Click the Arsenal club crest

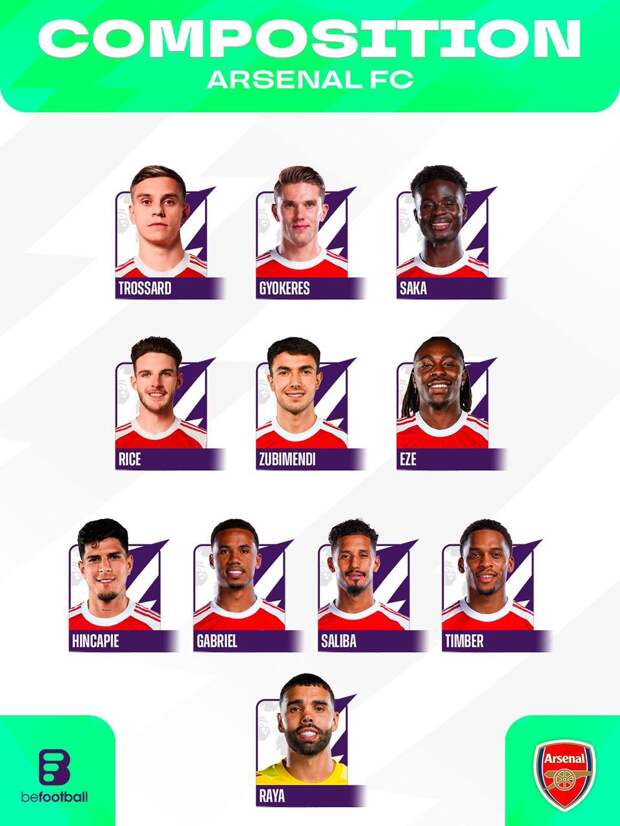[563, 774]
